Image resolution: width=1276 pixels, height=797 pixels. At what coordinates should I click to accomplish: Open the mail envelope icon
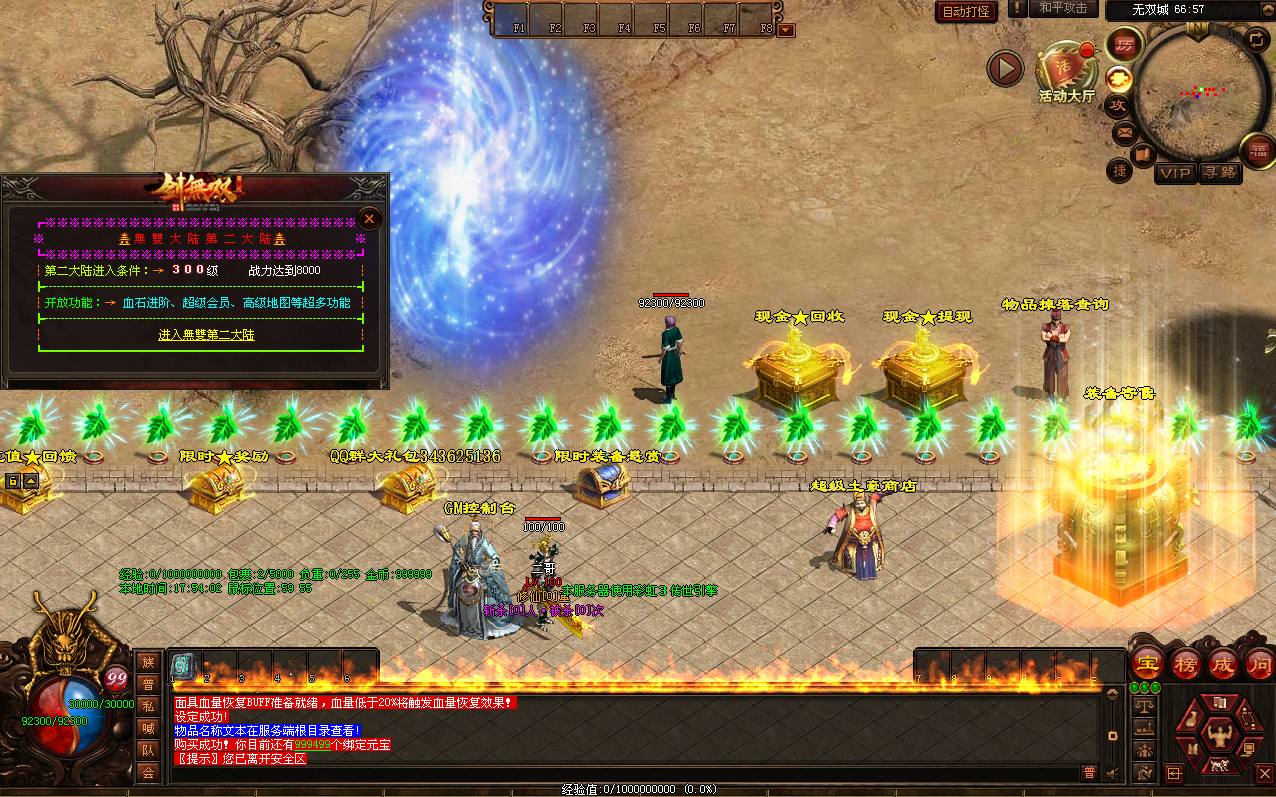(1124, 132)
